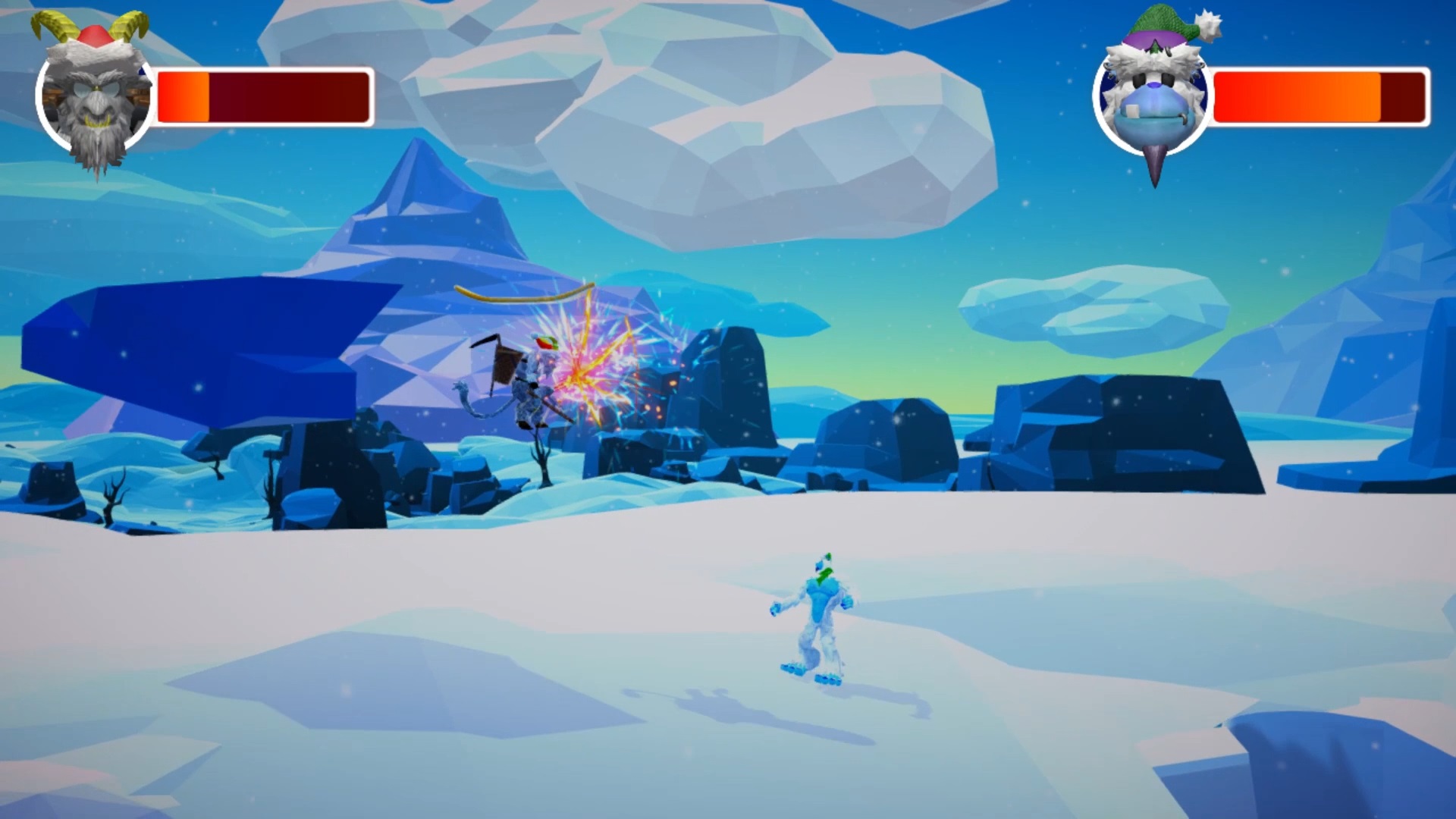Expand the right health bar panel

(x=1319, y=99)
